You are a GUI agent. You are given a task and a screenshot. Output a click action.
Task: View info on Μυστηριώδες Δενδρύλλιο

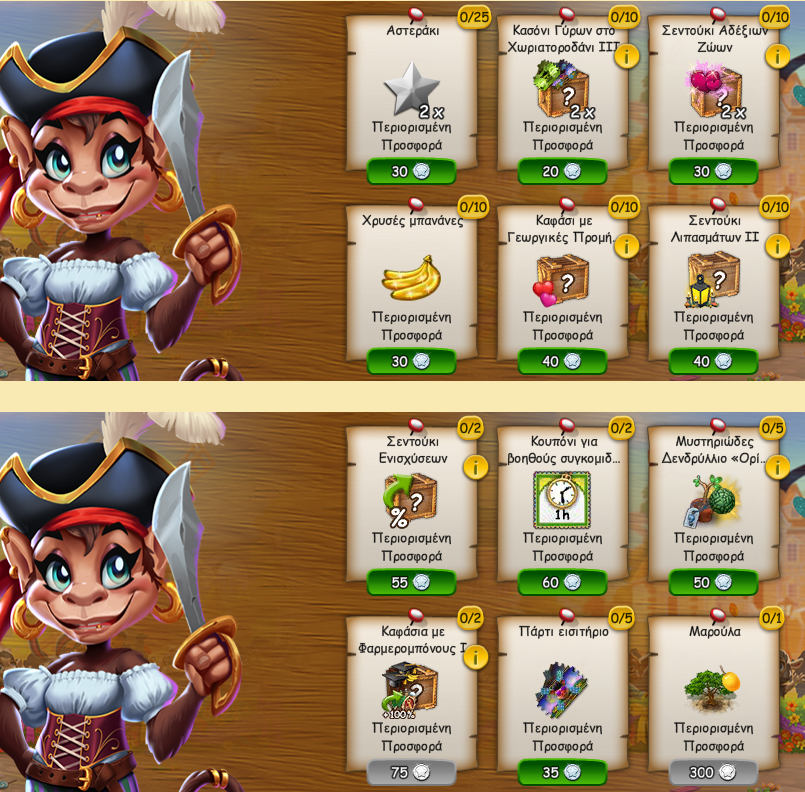tap(777, 467)
